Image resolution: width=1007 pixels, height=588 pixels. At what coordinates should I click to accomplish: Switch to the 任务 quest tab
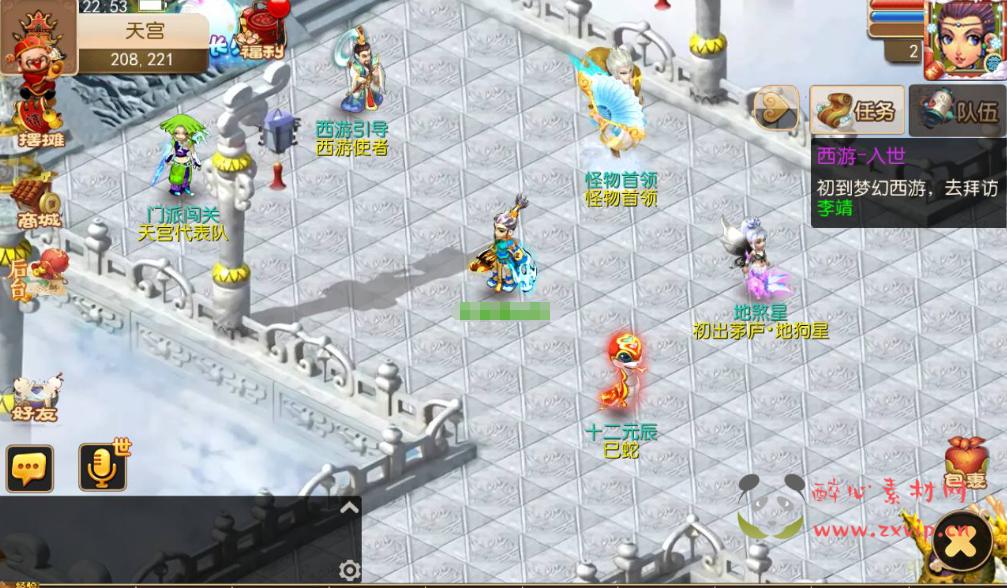coord(857,110)
